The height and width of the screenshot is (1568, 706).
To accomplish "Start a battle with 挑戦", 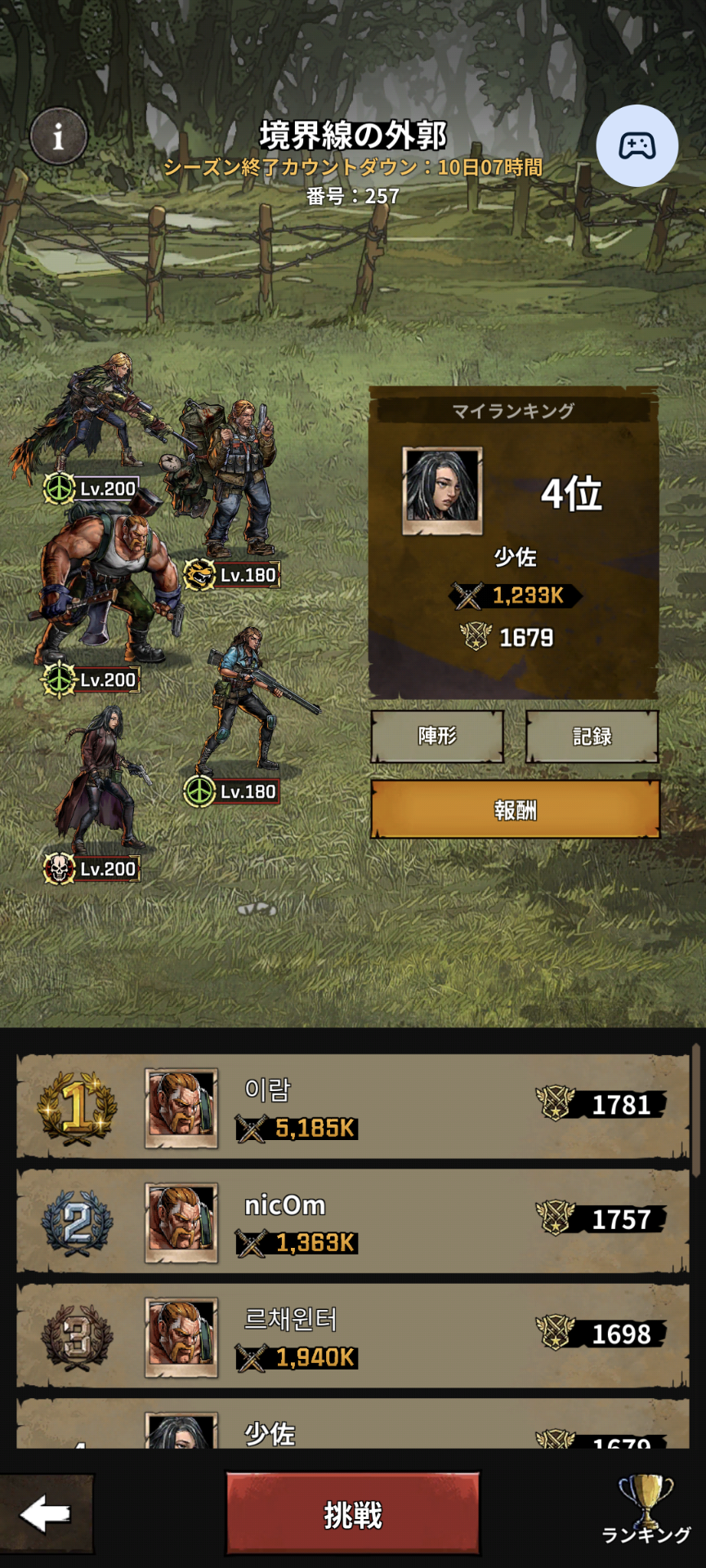I will pyautogui.click(x=352, y=1515).
